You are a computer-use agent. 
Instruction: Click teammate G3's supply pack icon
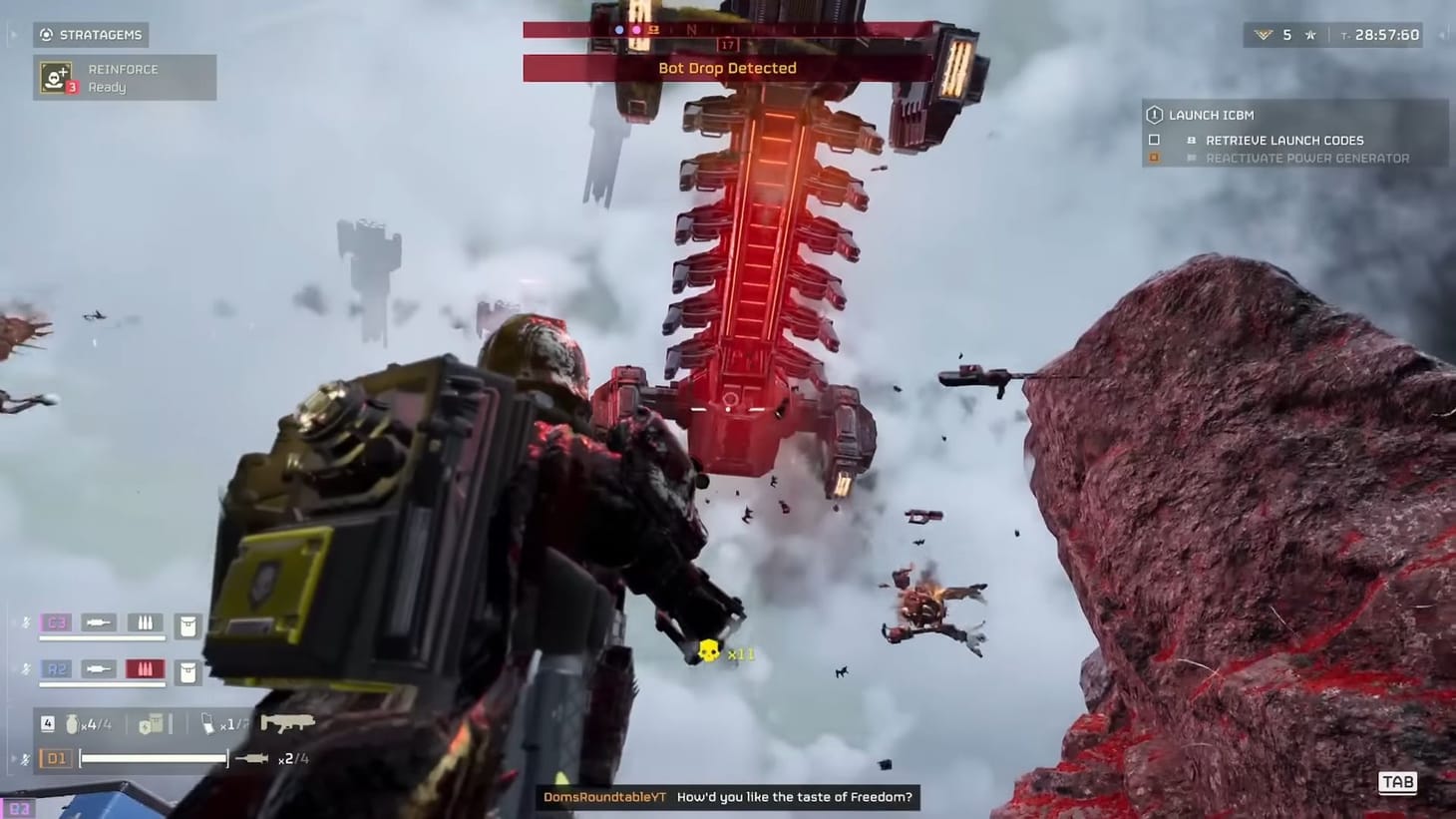point(186,622)
